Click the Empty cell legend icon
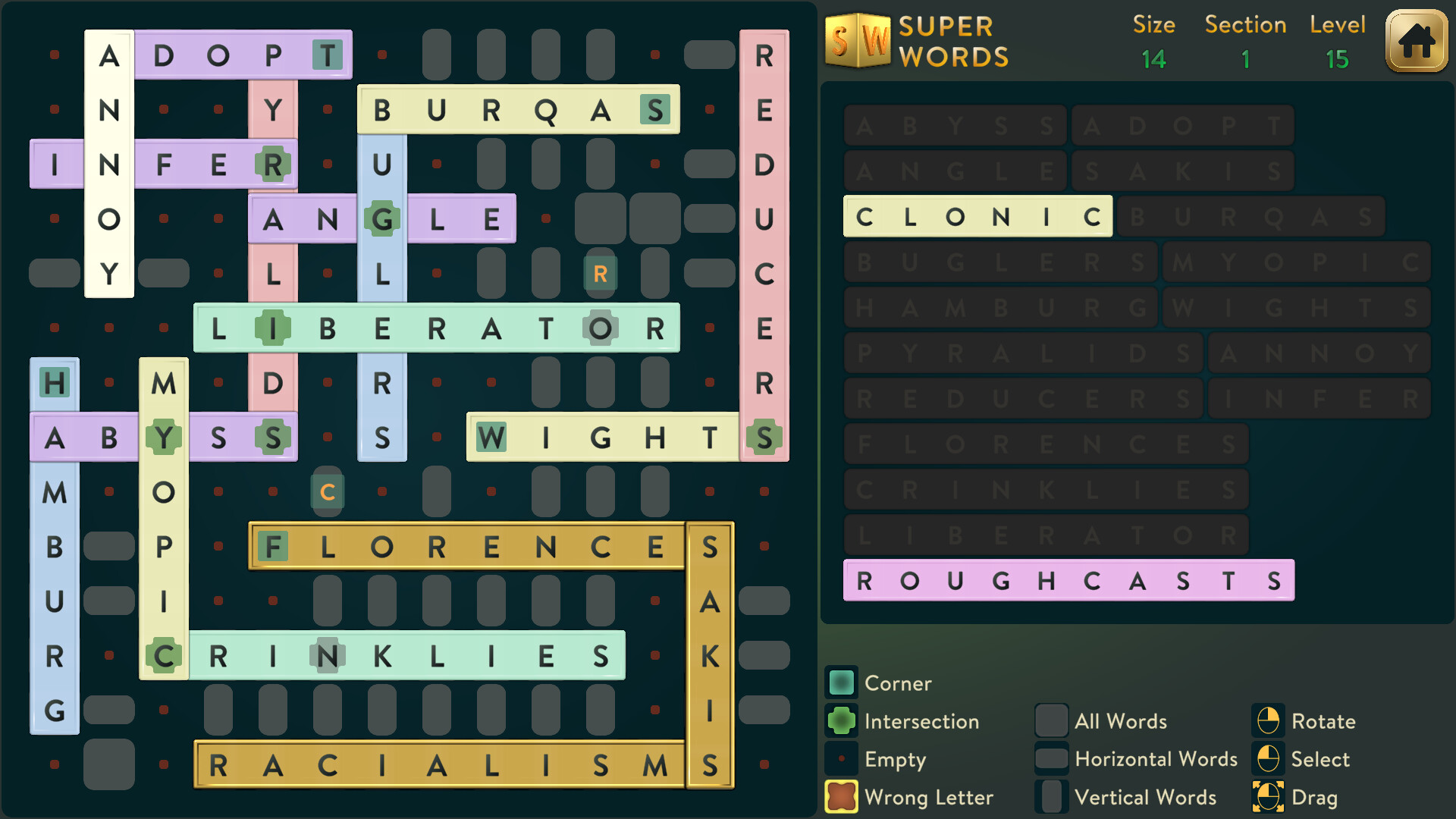This screenshot has height=819, width=1456. pyautogui.click(x=840, y=759)
